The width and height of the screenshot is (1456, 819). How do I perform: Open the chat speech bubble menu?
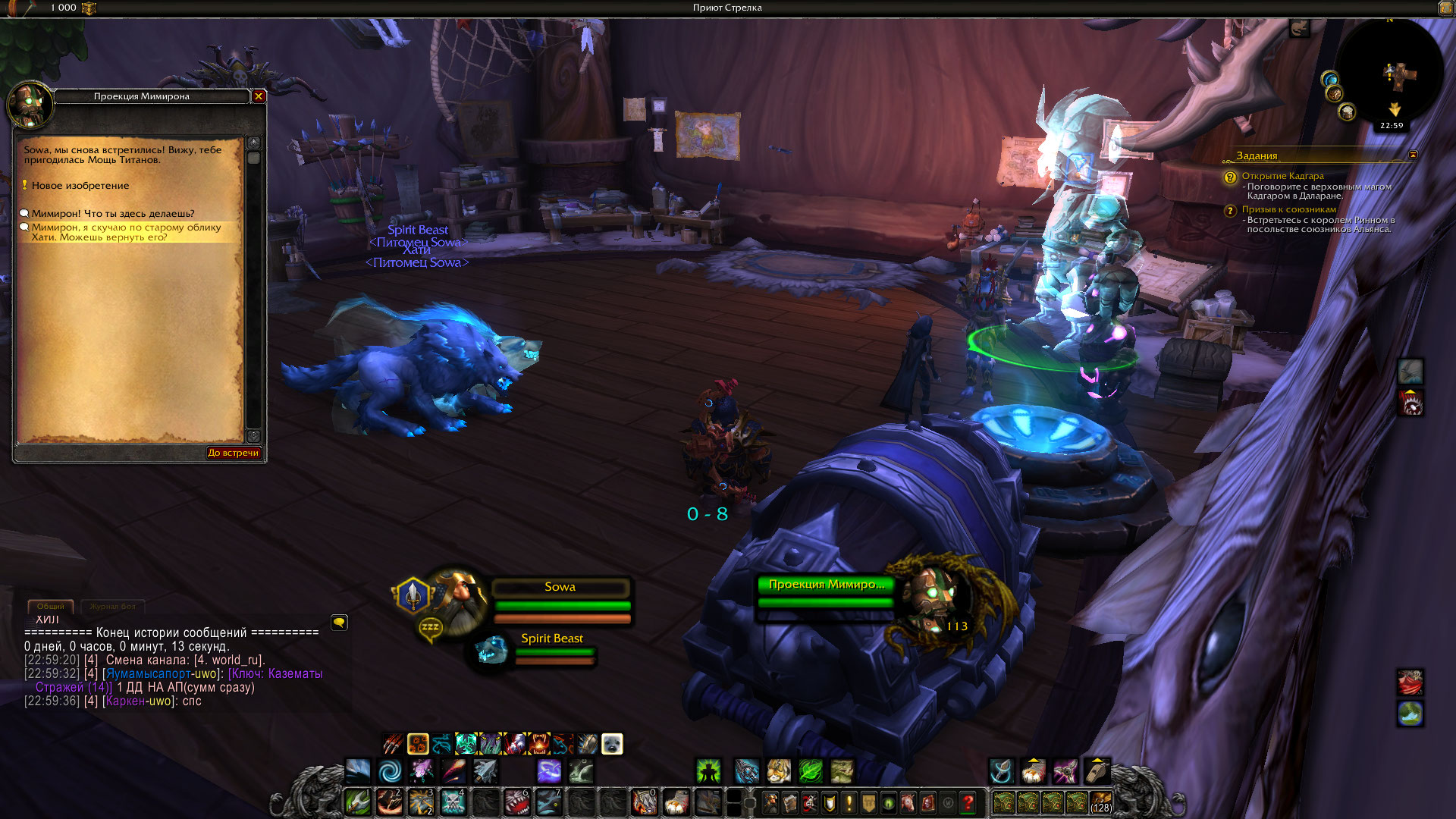click(x=339, y=623)
